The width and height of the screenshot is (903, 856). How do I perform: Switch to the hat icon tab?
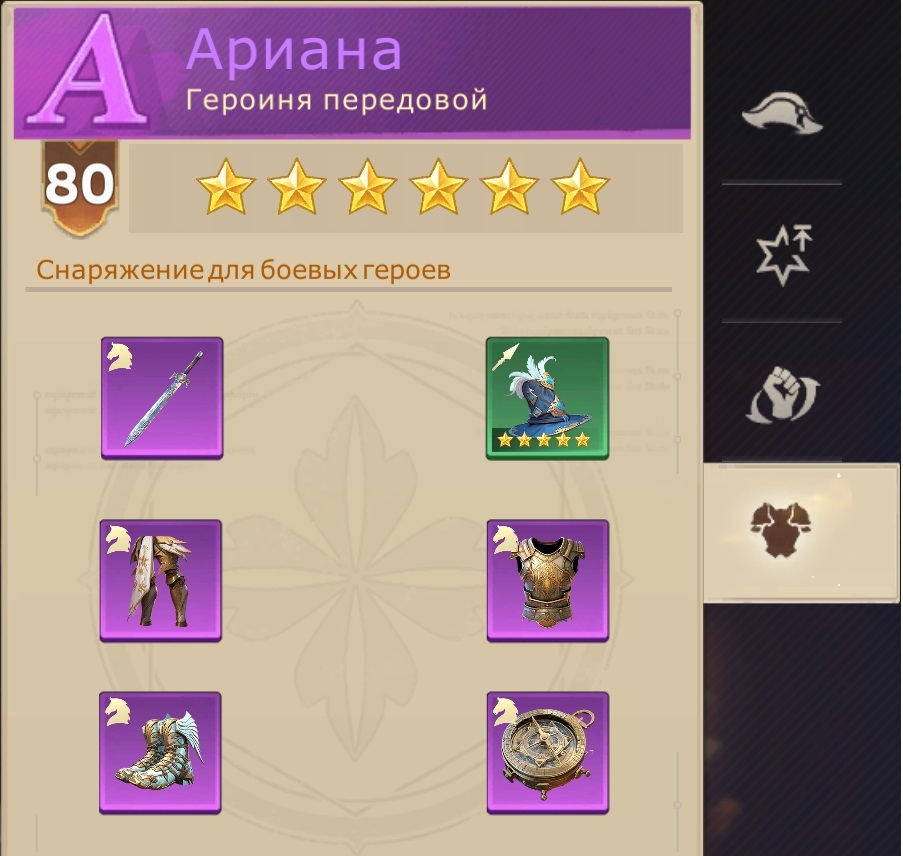[x=781, y=113]
